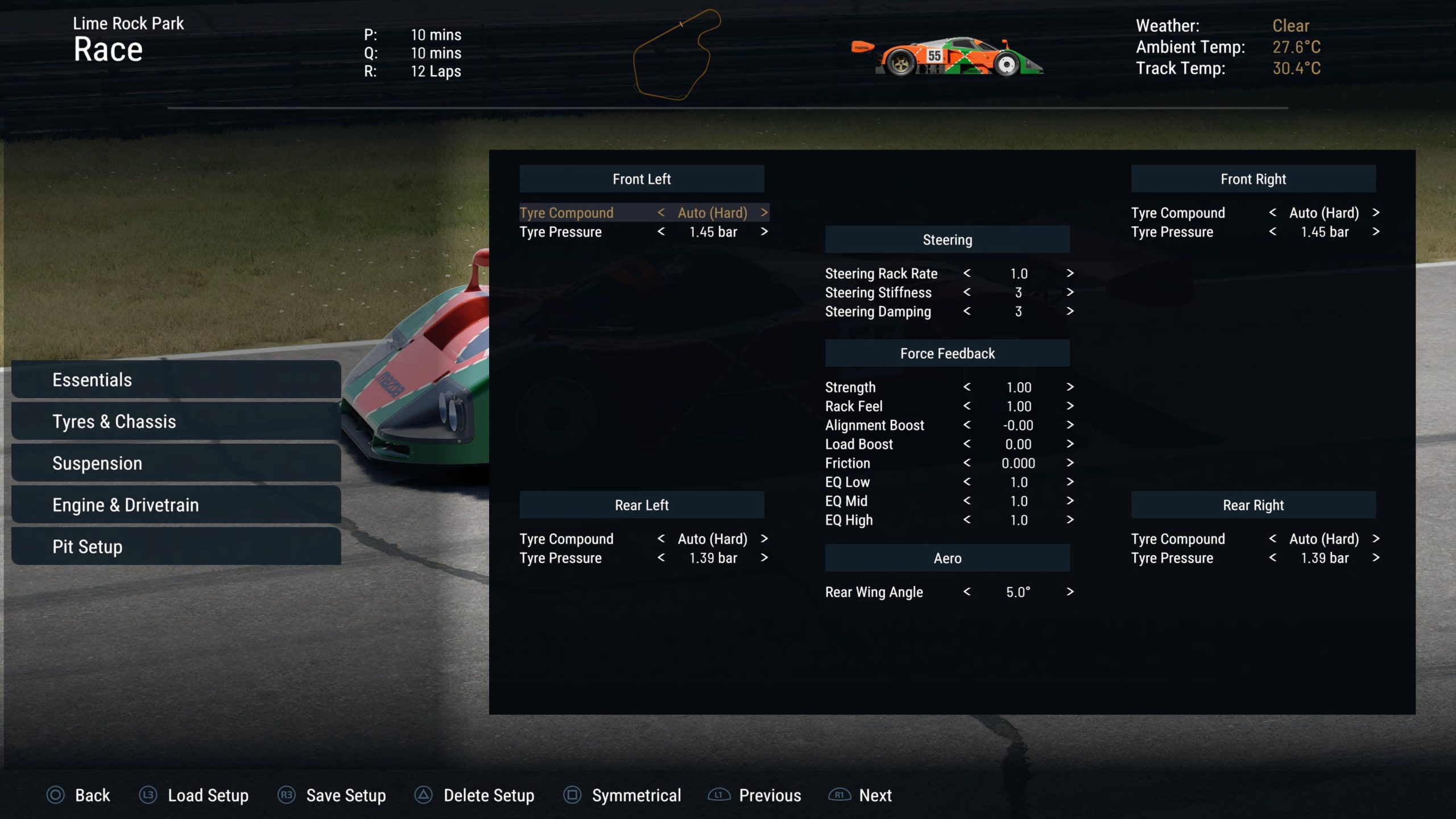The image size is (1456, 819).
Task: Open the Essentials setup category
Action: tap(176, 379)
